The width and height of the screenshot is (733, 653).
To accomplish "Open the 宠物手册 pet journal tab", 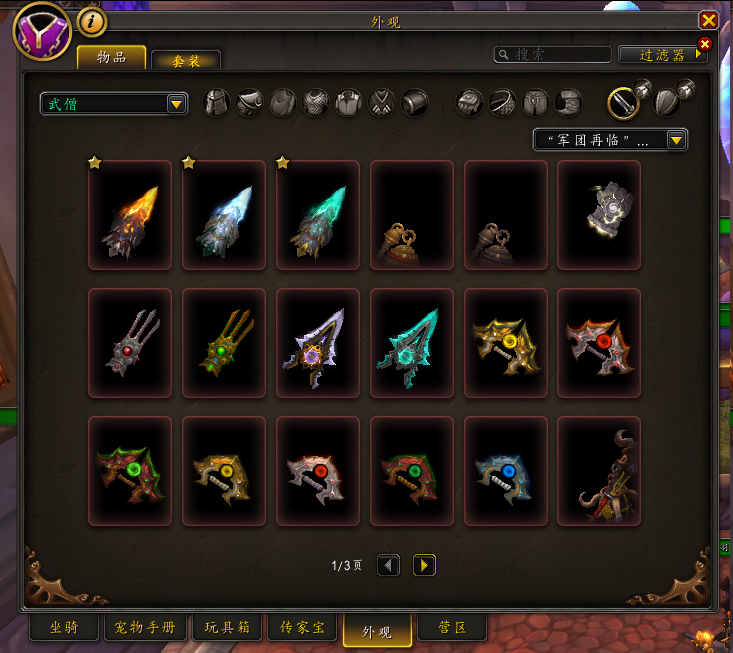I will click(146, 628).
